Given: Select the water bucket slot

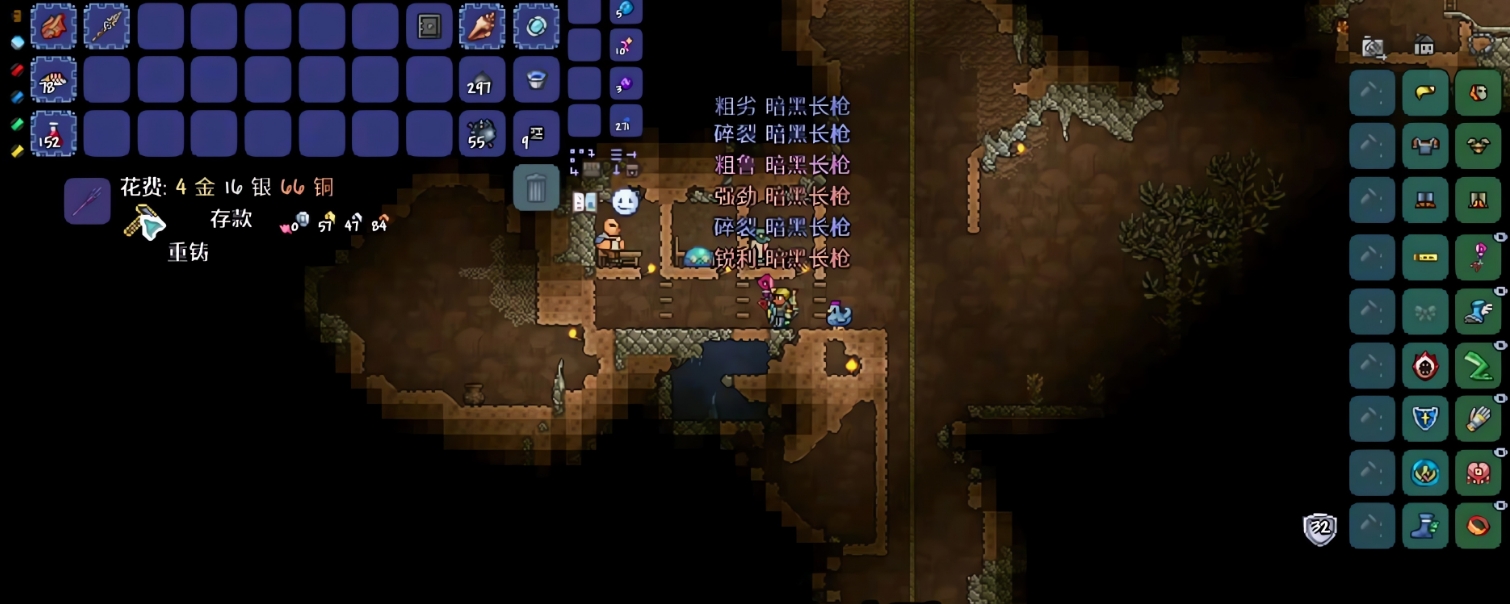Looking at the screenshot, I should pos(536,80).
